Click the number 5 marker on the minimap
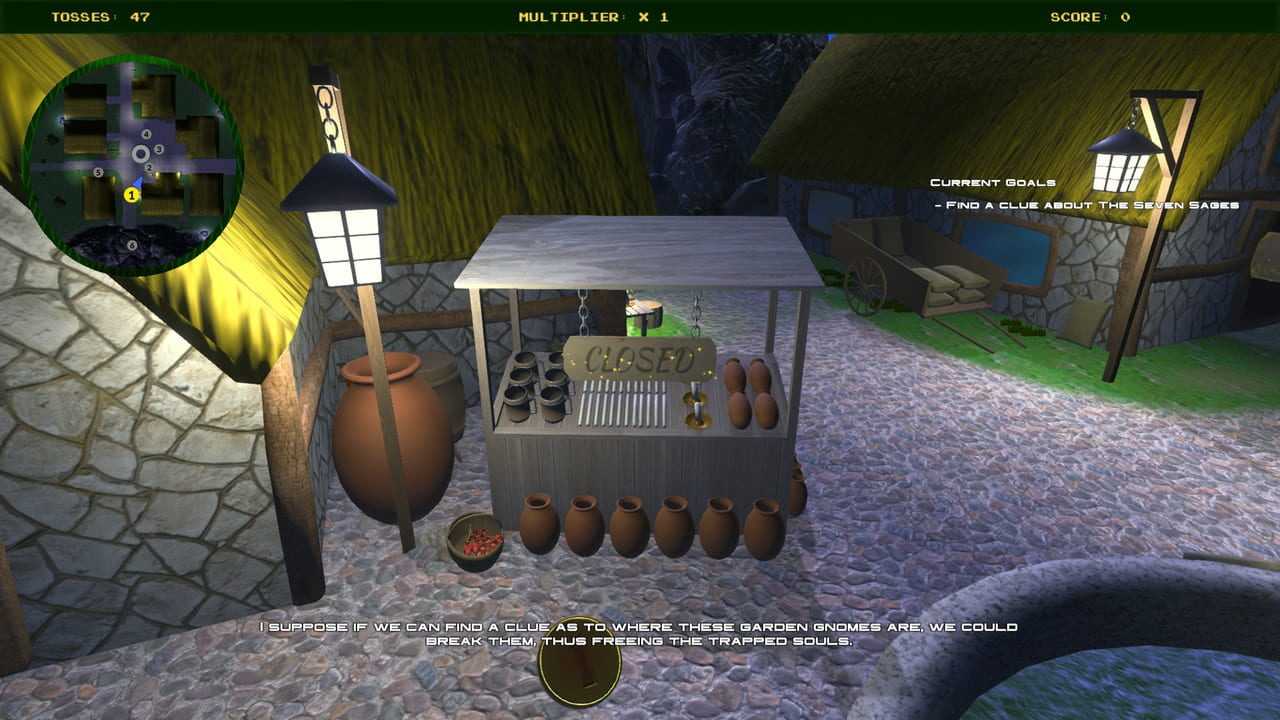 (x=98, y=172)
